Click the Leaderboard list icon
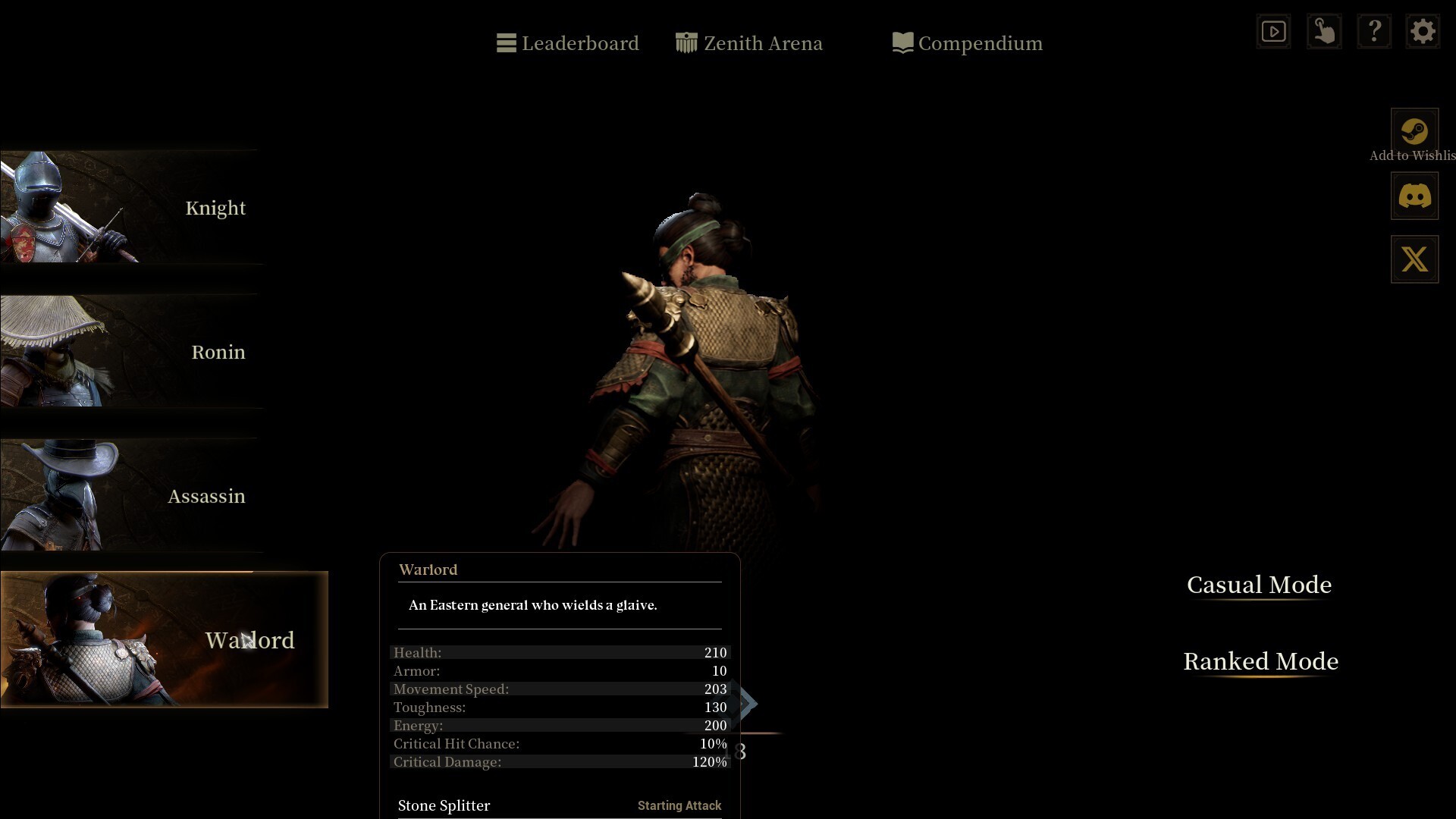 pyautogui.click(x=506, y=42)
